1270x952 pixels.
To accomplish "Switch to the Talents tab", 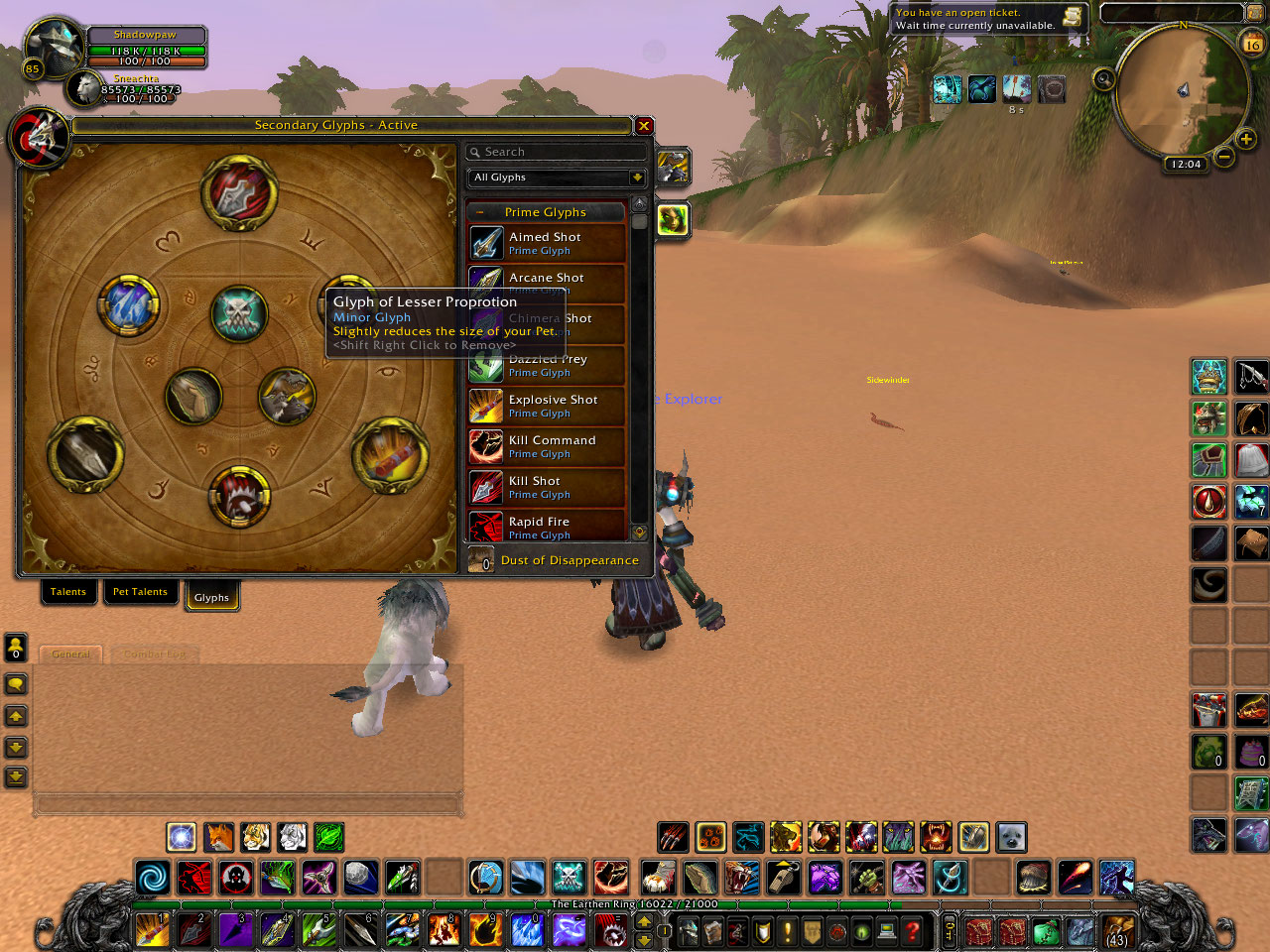I will [68, 592].
